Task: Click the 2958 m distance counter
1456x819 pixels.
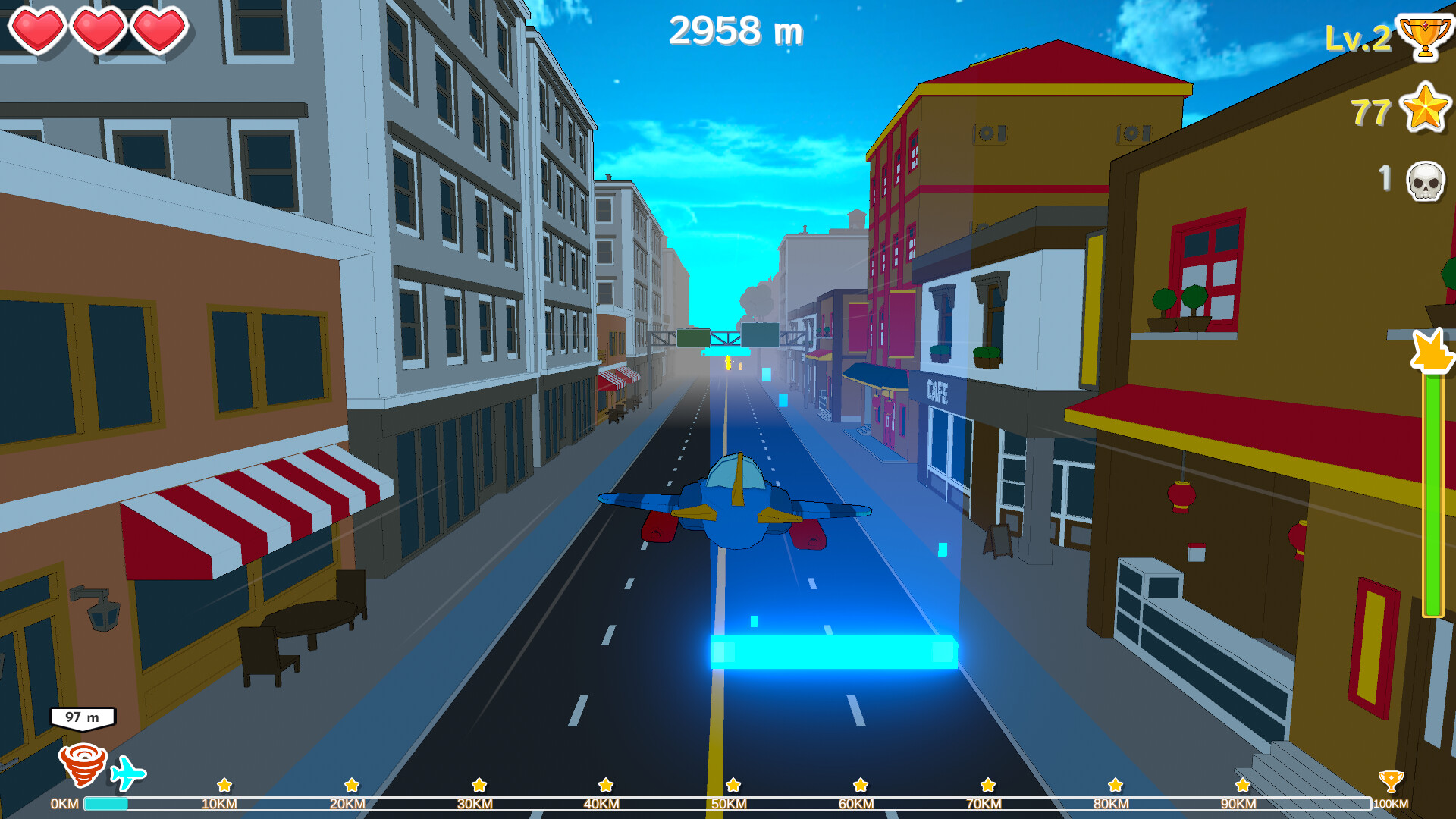Action: click(x=736, y=30)
